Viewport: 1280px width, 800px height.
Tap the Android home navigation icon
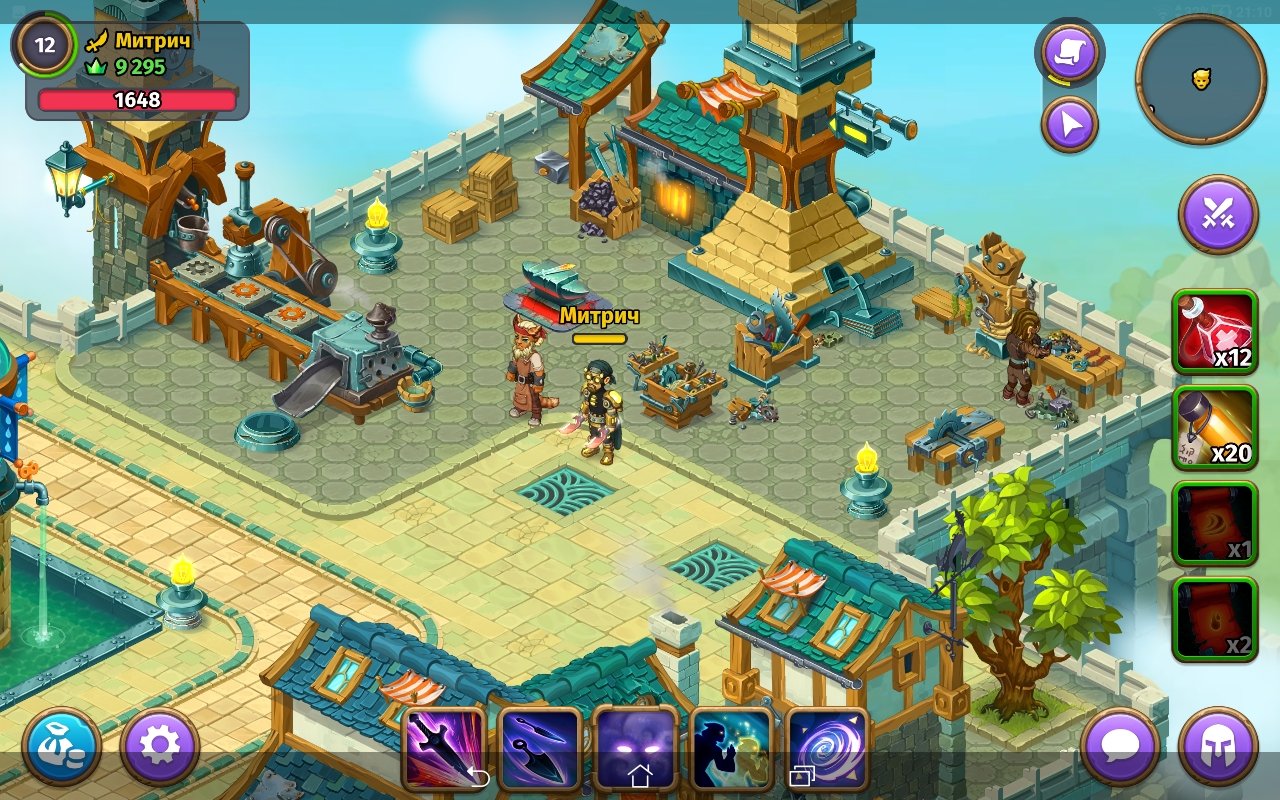pos(640,776)
